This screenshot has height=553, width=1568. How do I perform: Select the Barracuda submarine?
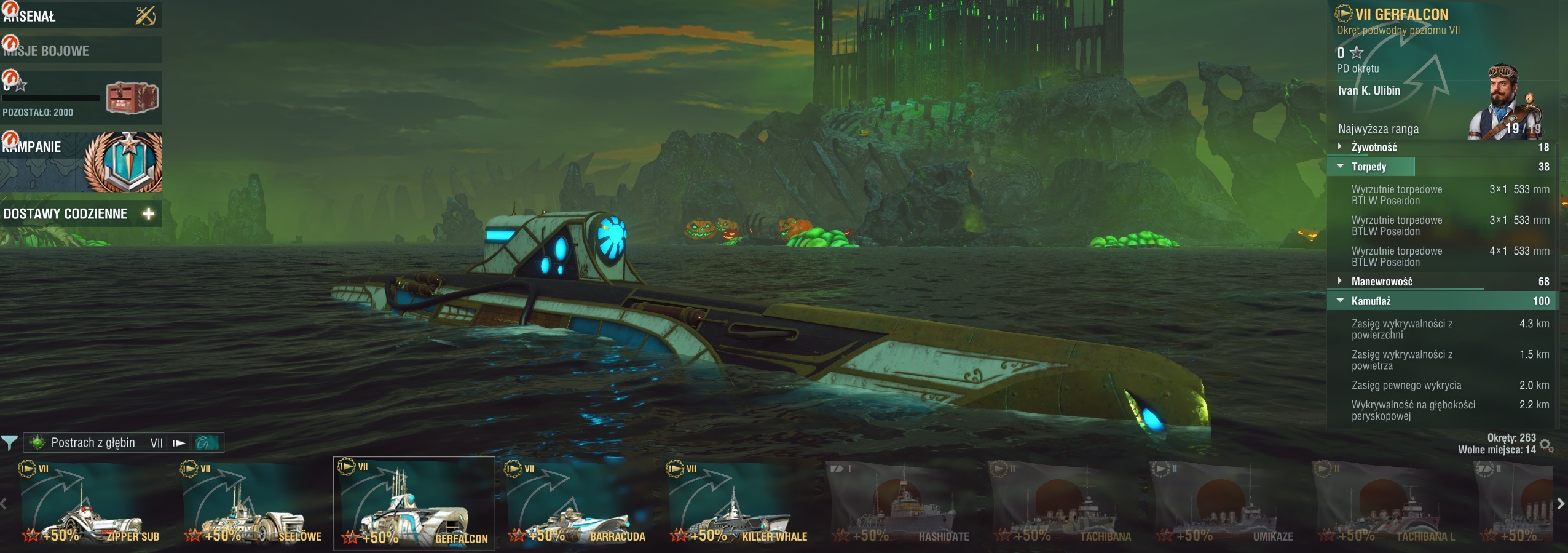coord(576,504)
